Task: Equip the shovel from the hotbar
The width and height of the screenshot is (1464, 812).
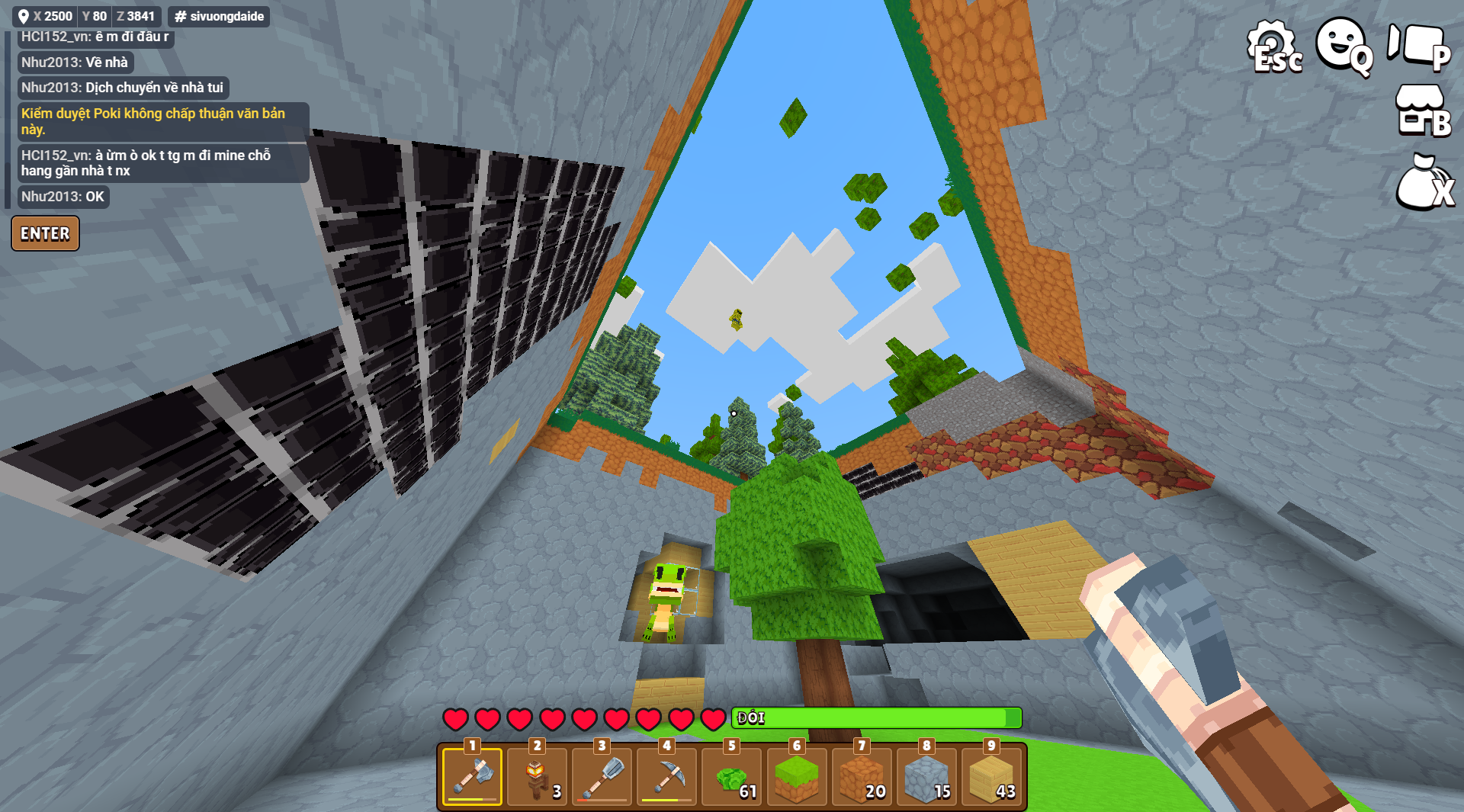Action: coord(602,776)
